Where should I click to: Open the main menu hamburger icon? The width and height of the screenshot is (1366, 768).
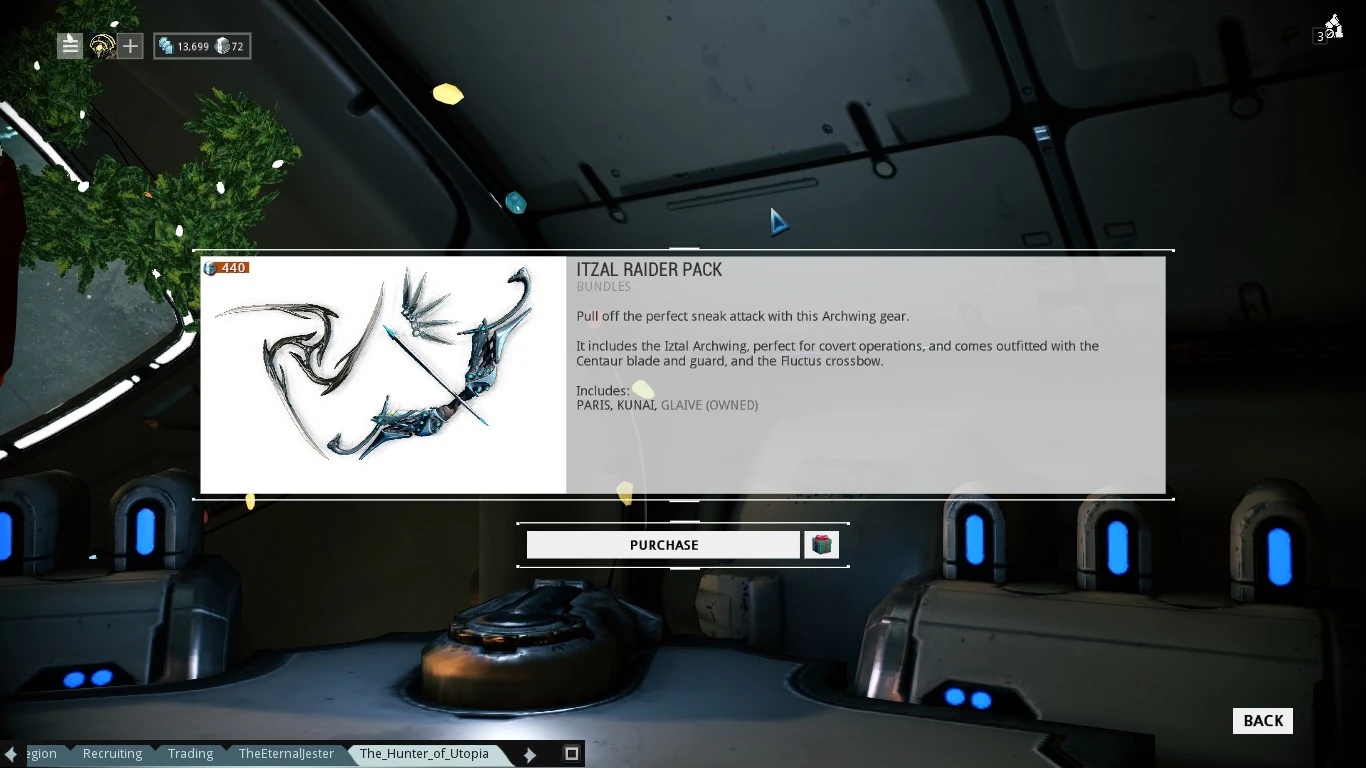(x=69, y=45)
